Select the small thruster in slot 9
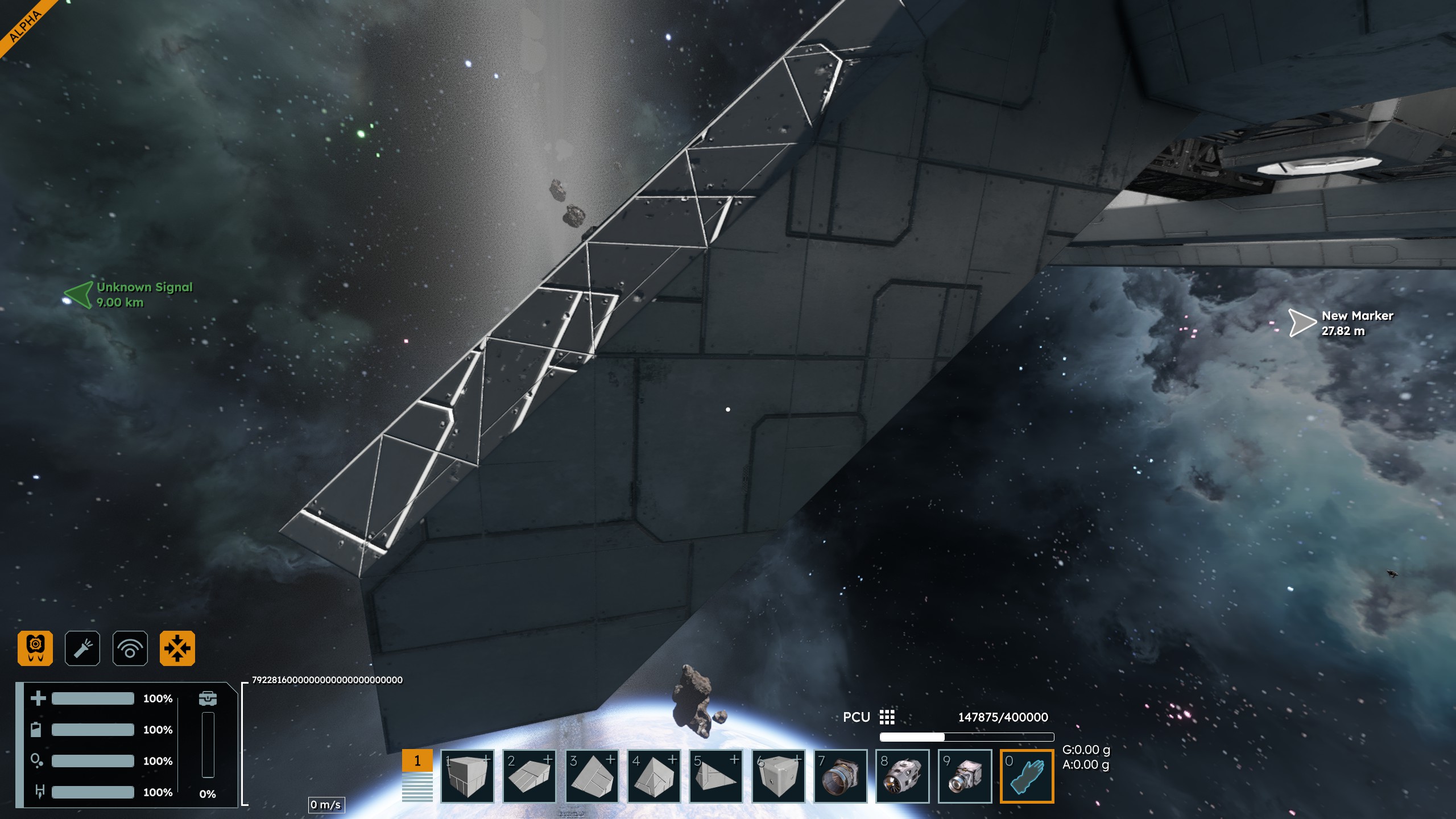 pyautogui.click(x=965, y=776)
